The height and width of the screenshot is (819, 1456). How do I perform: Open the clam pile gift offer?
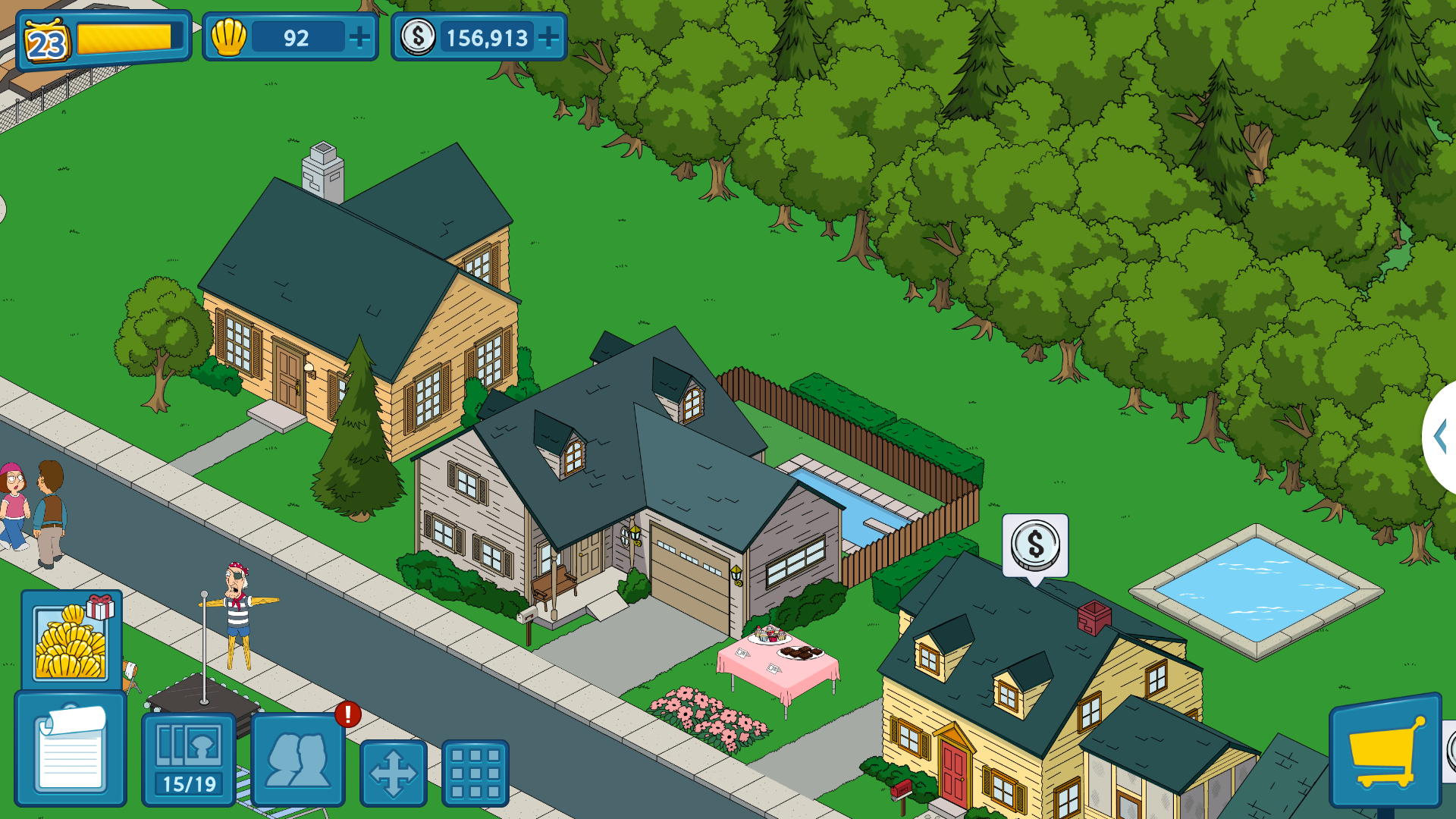pos(71,639)
